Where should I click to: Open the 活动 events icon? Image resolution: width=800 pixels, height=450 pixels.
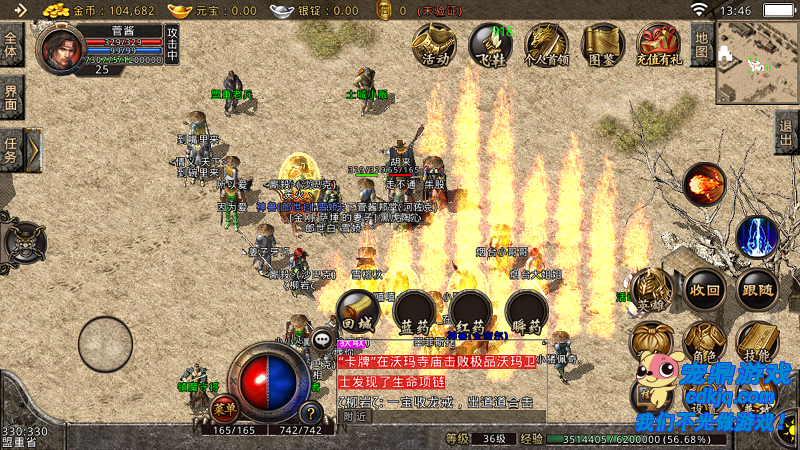(x=436, y=45)
